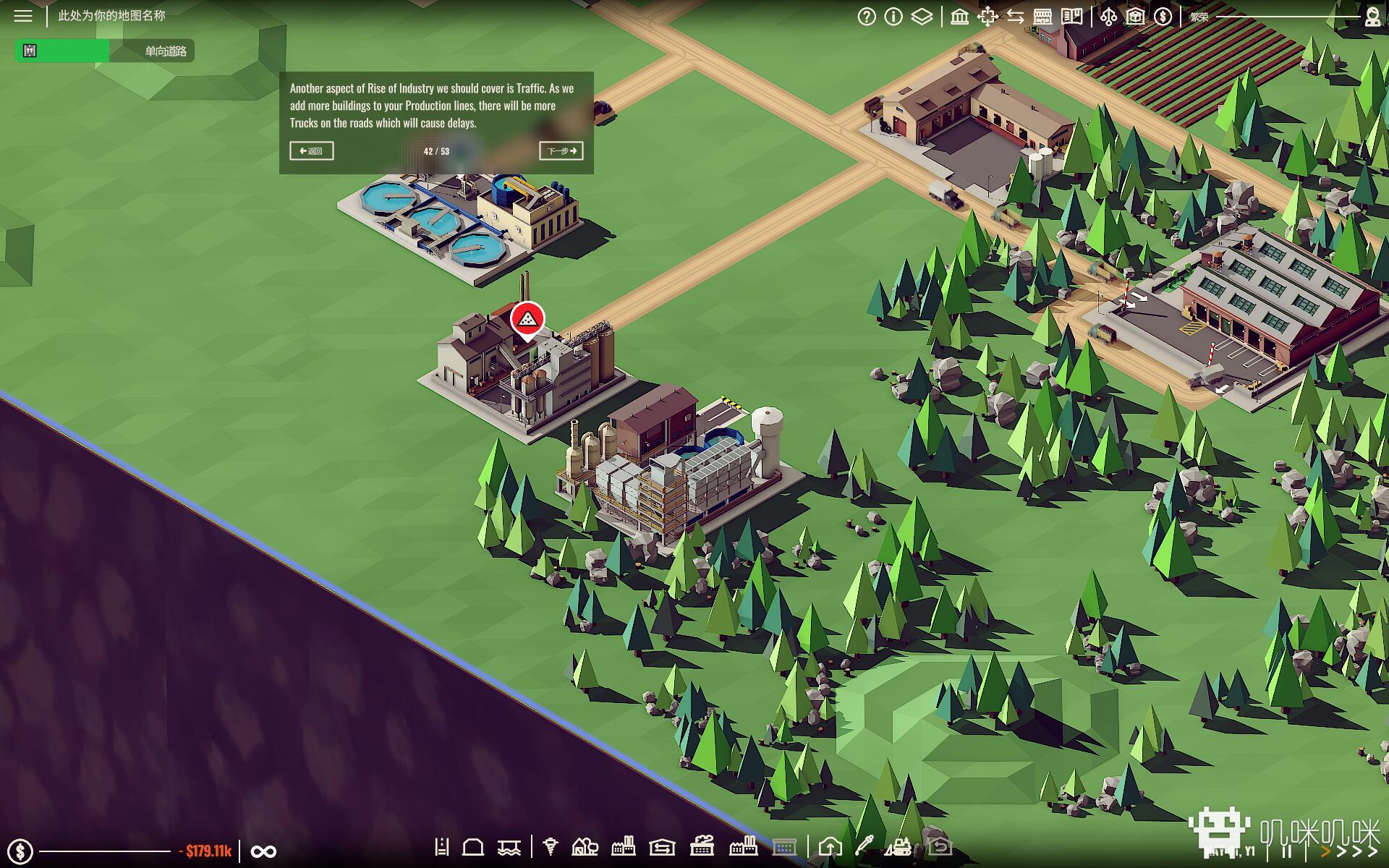Screen dimensions: 1389x868
Task: Click the money dollar icon at bottom left
Action: (x=20, y=851)
